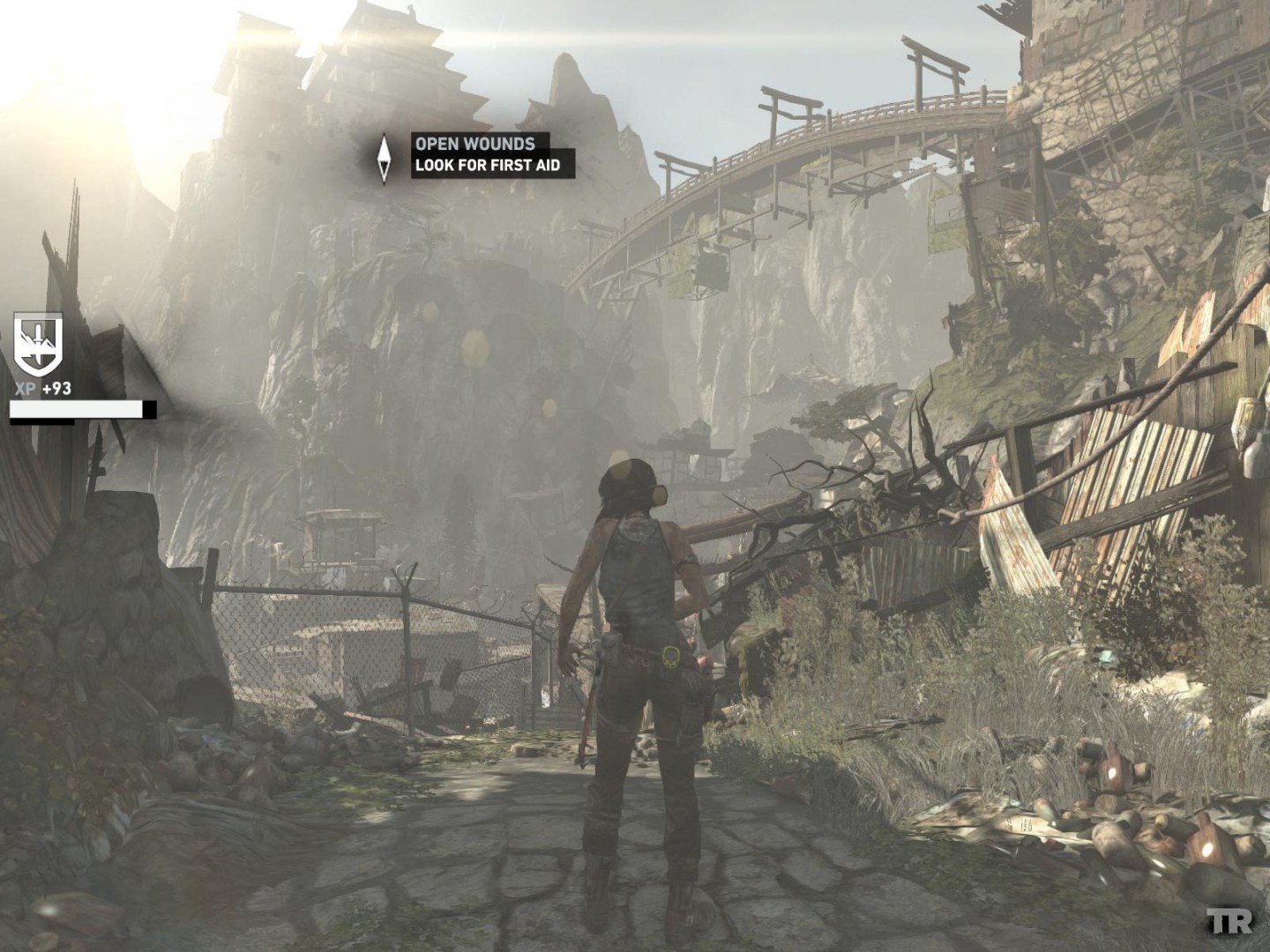Click the XP shield emblem icon
This screenshot has width=1270, height=952.
coord(38,346)
